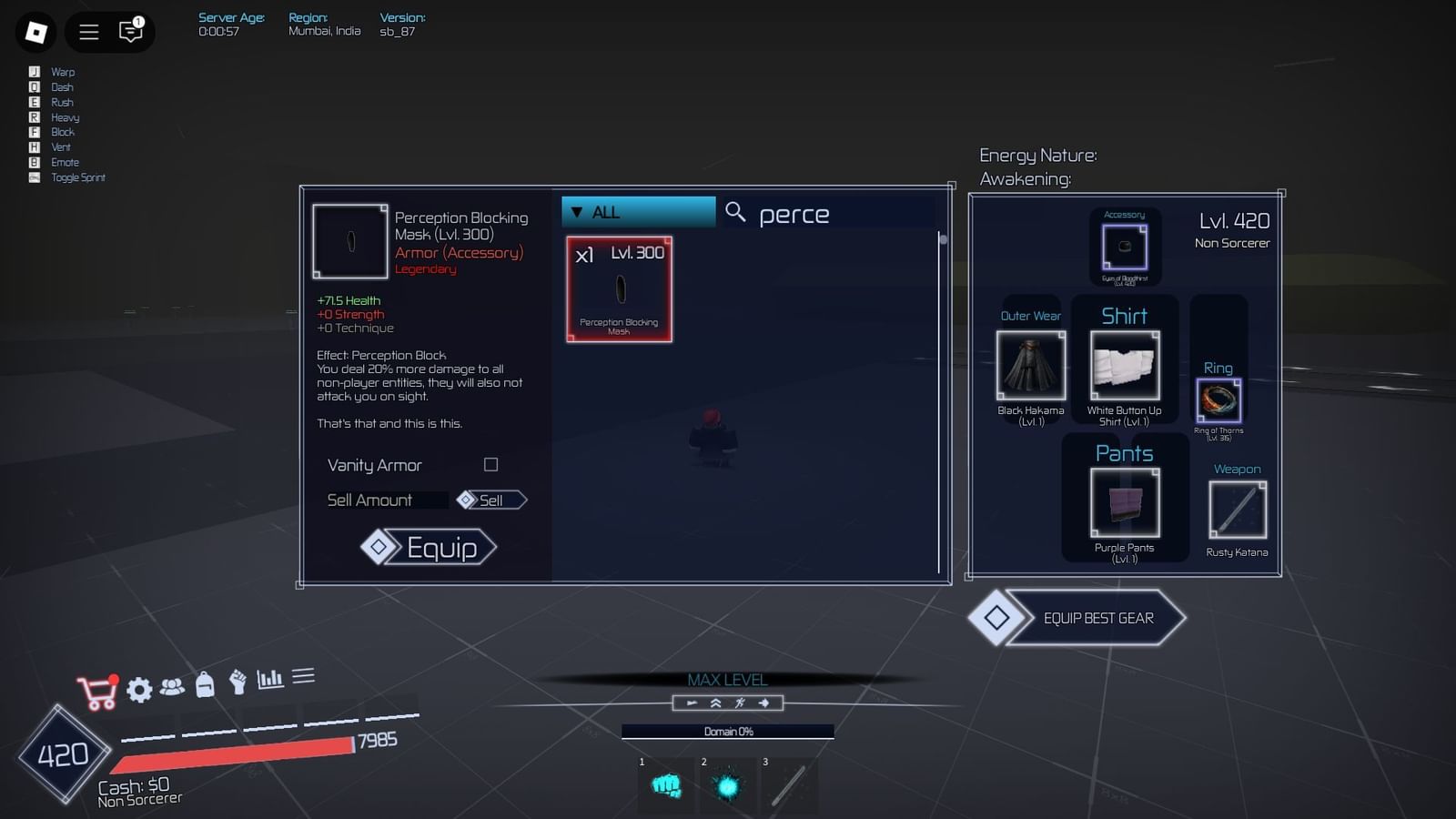1456x819 pixels.
Task: Click EQUIP BEST GEAR
Action: click(1096, 618)
